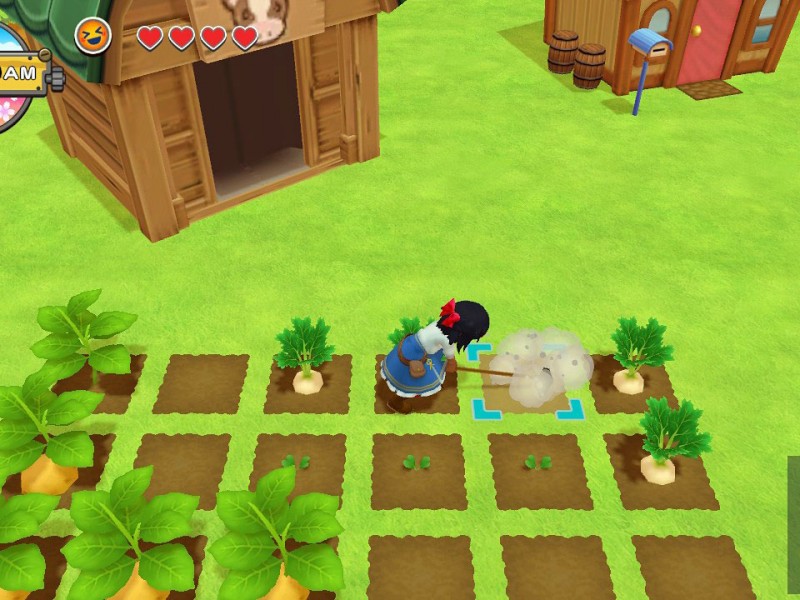
Task: Select the cyan-bracketed highlighted soil tile
Action: click(526, 381)
